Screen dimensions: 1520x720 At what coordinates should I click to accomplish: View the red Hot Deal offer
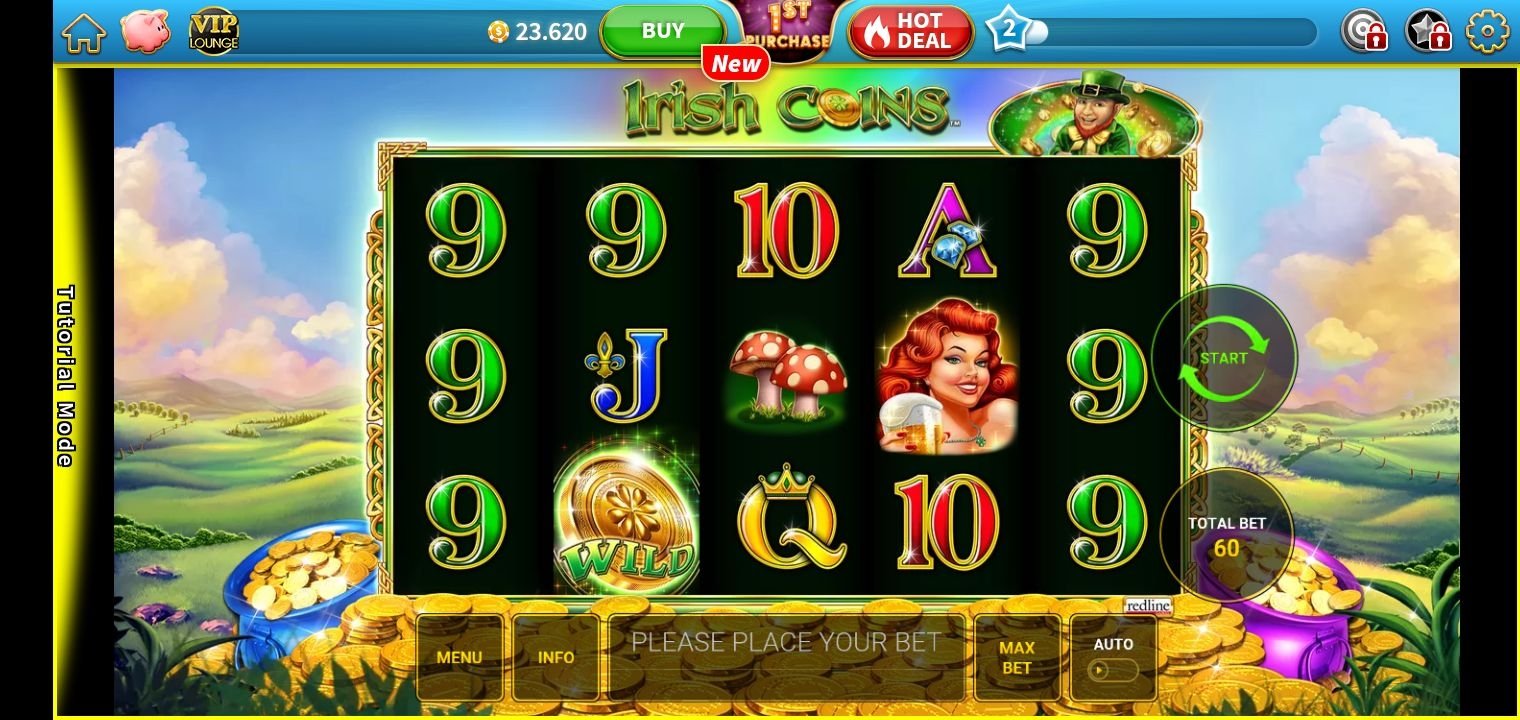(x=911, y=32)
